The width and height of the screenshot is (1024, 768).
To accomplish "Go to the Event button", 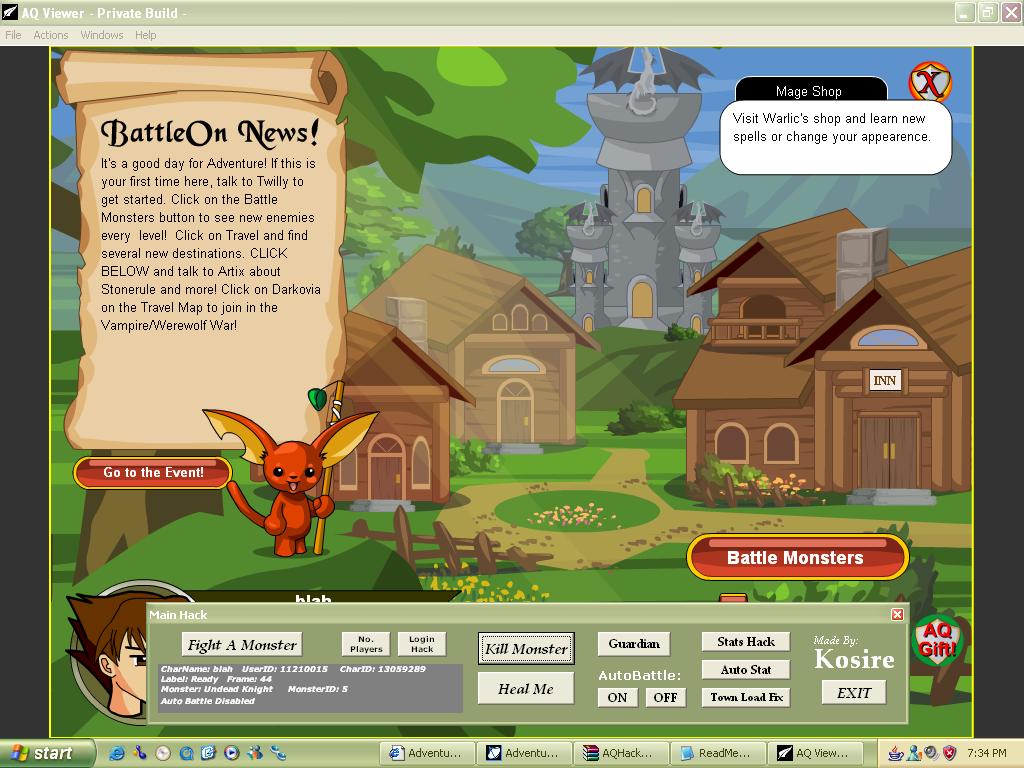I will (153, 473).
